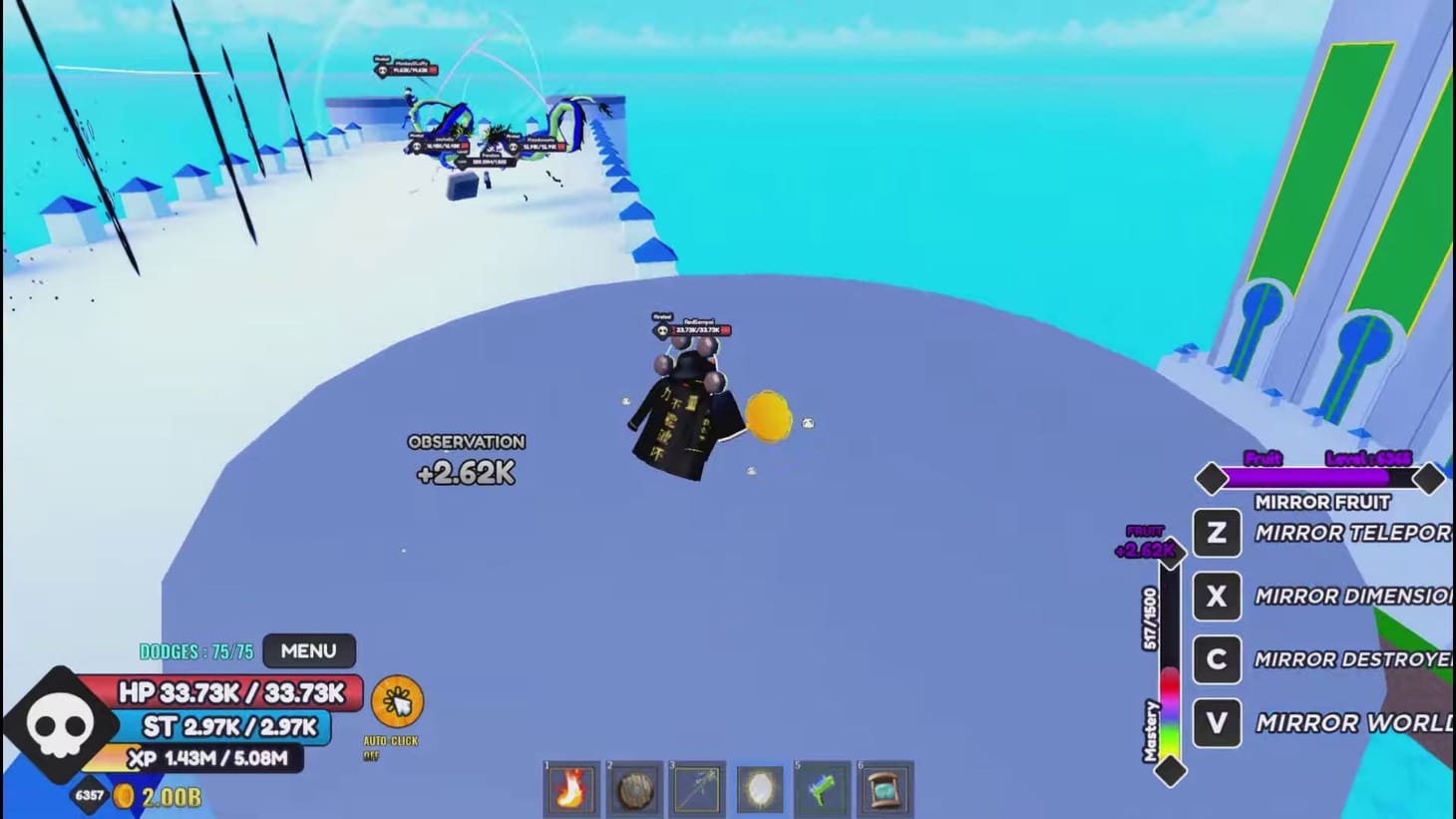Activate the Z Mirror Teleport skill
This screenshot has width=1456, height=819.
click(1216, 534)
